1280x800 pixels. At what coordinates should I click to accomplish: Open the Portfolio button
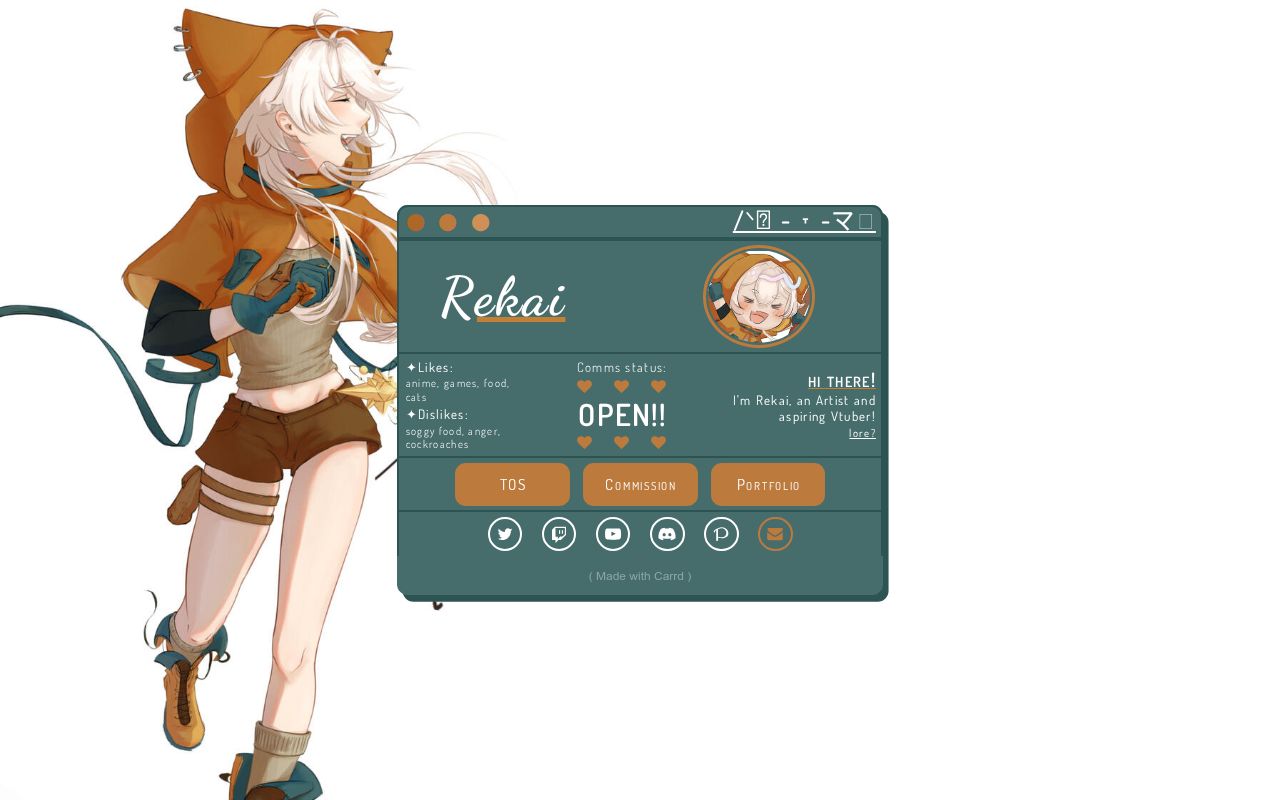pos(768,484)
